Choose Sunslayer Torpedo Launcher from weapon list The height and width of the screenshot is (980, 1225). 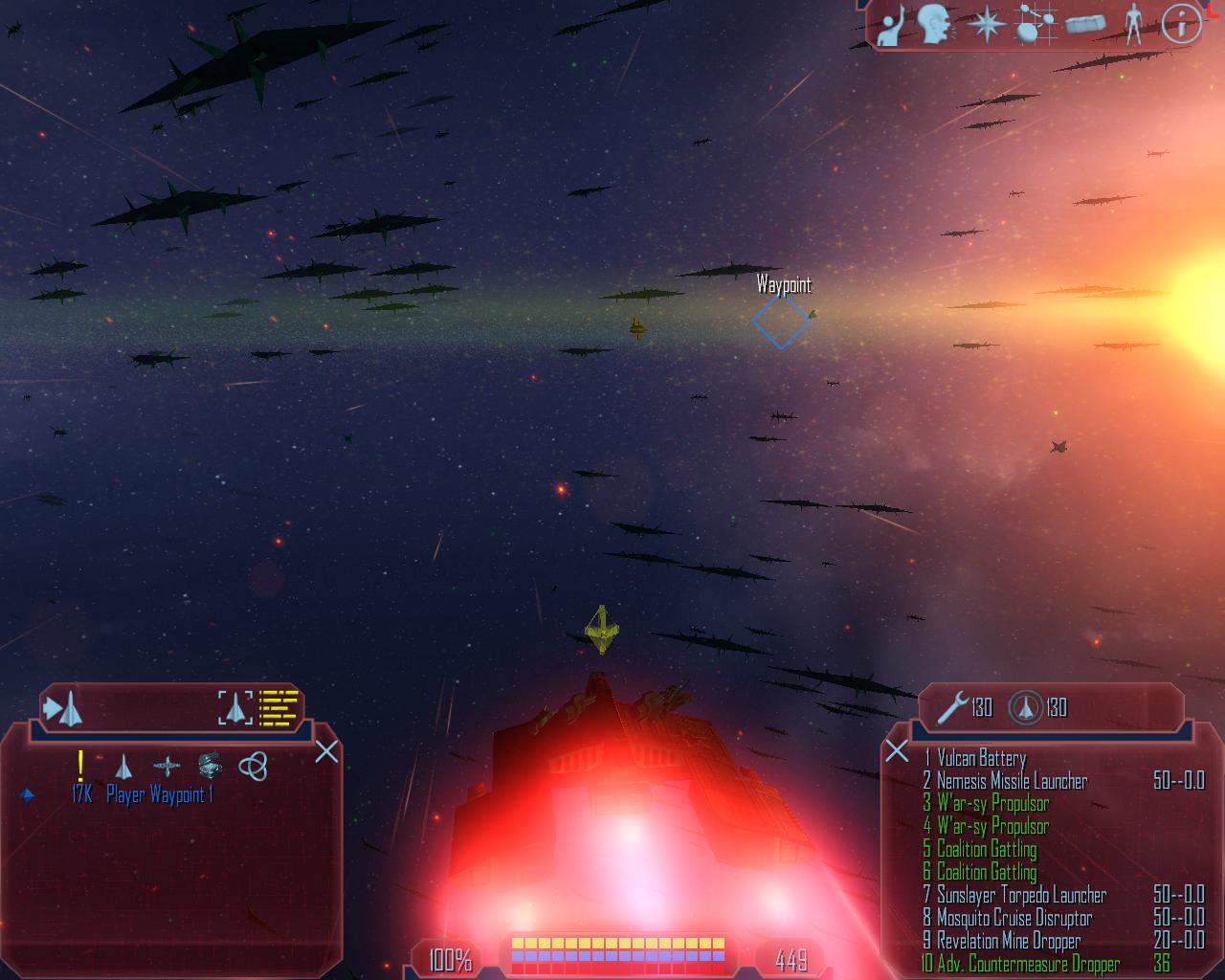coord(1021,896)
